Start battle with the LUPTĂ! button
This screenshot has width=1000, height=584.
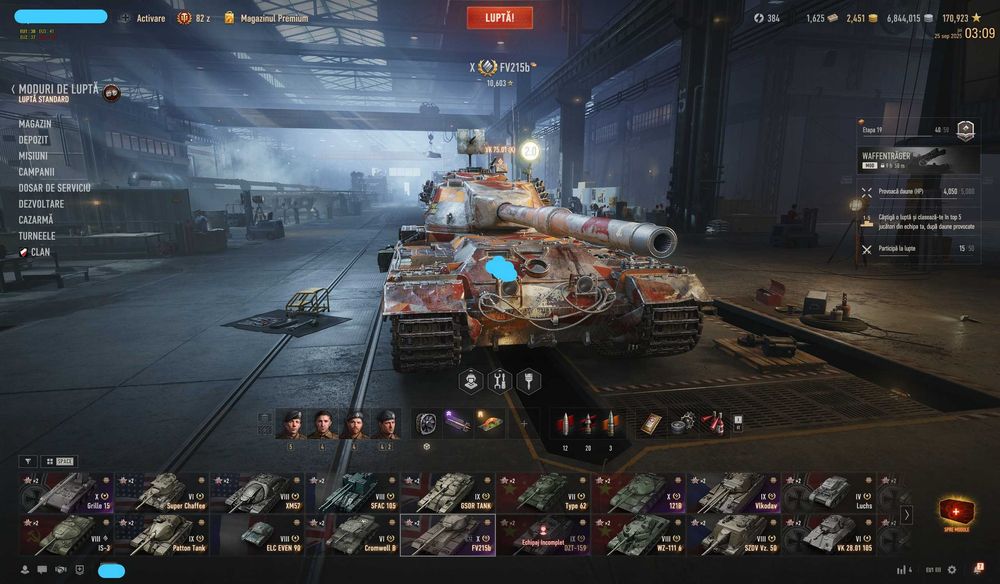coord(499,18)
